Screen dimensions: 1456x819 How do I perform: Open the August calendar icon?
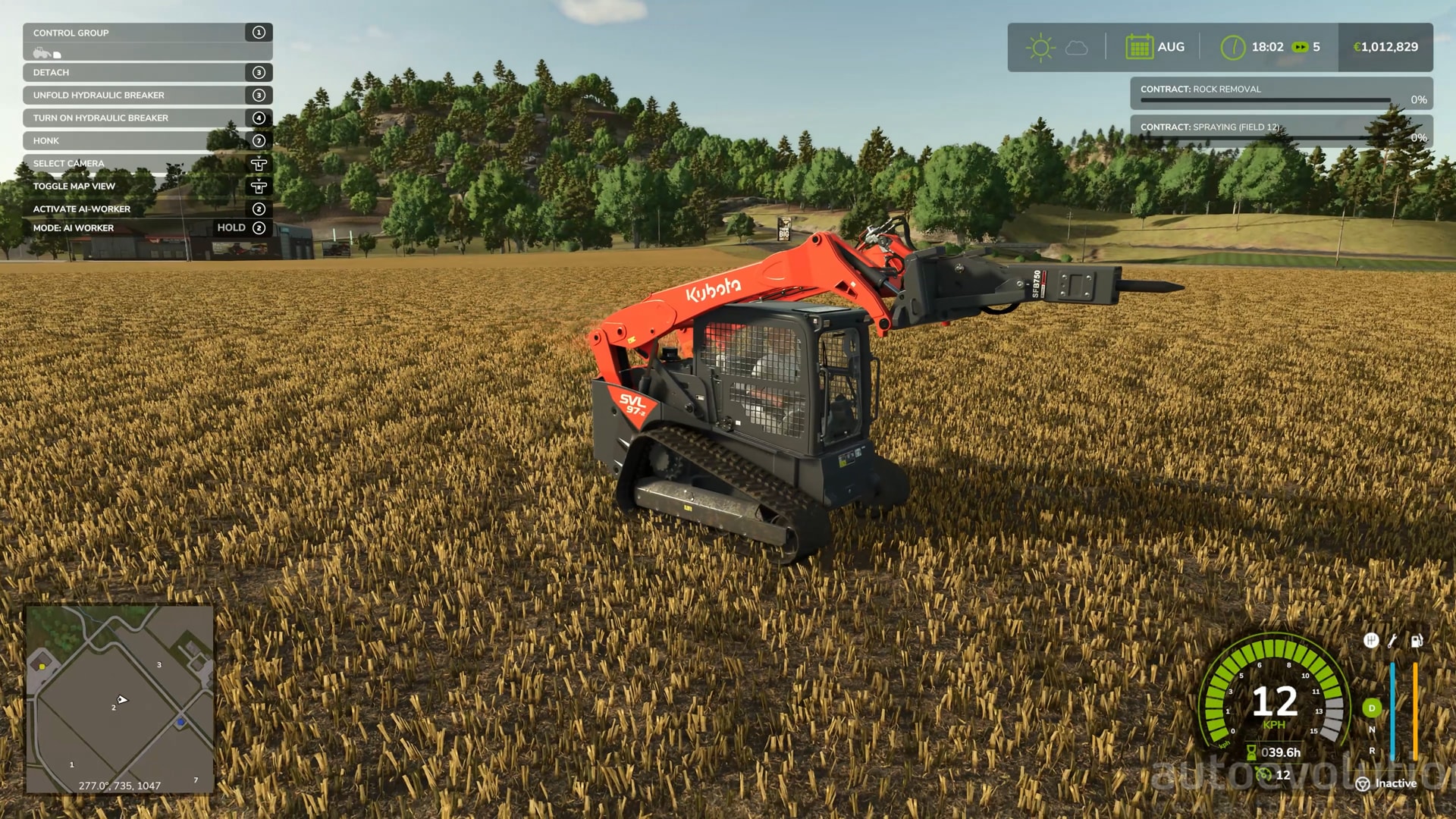point(1139,47)
